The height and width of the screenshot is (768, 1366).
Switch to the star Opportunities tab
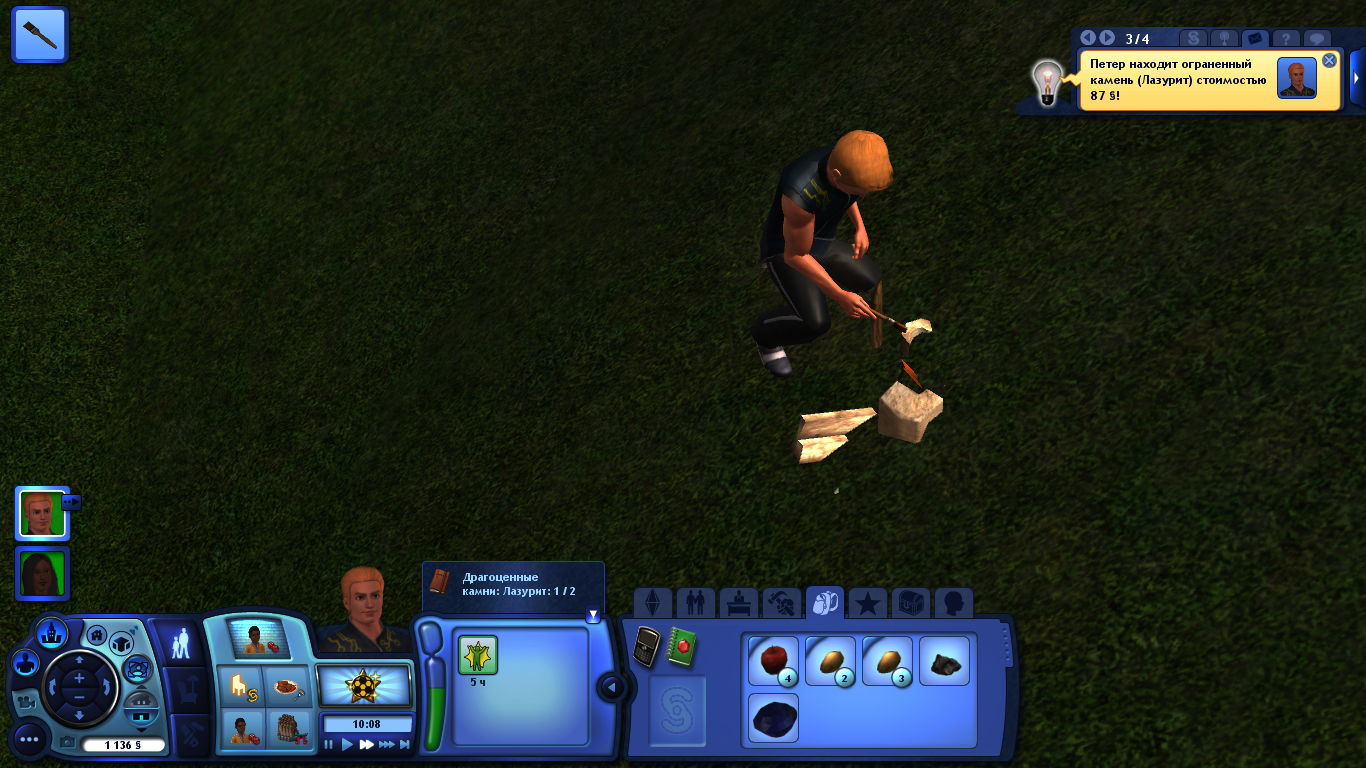click(867, 603)
